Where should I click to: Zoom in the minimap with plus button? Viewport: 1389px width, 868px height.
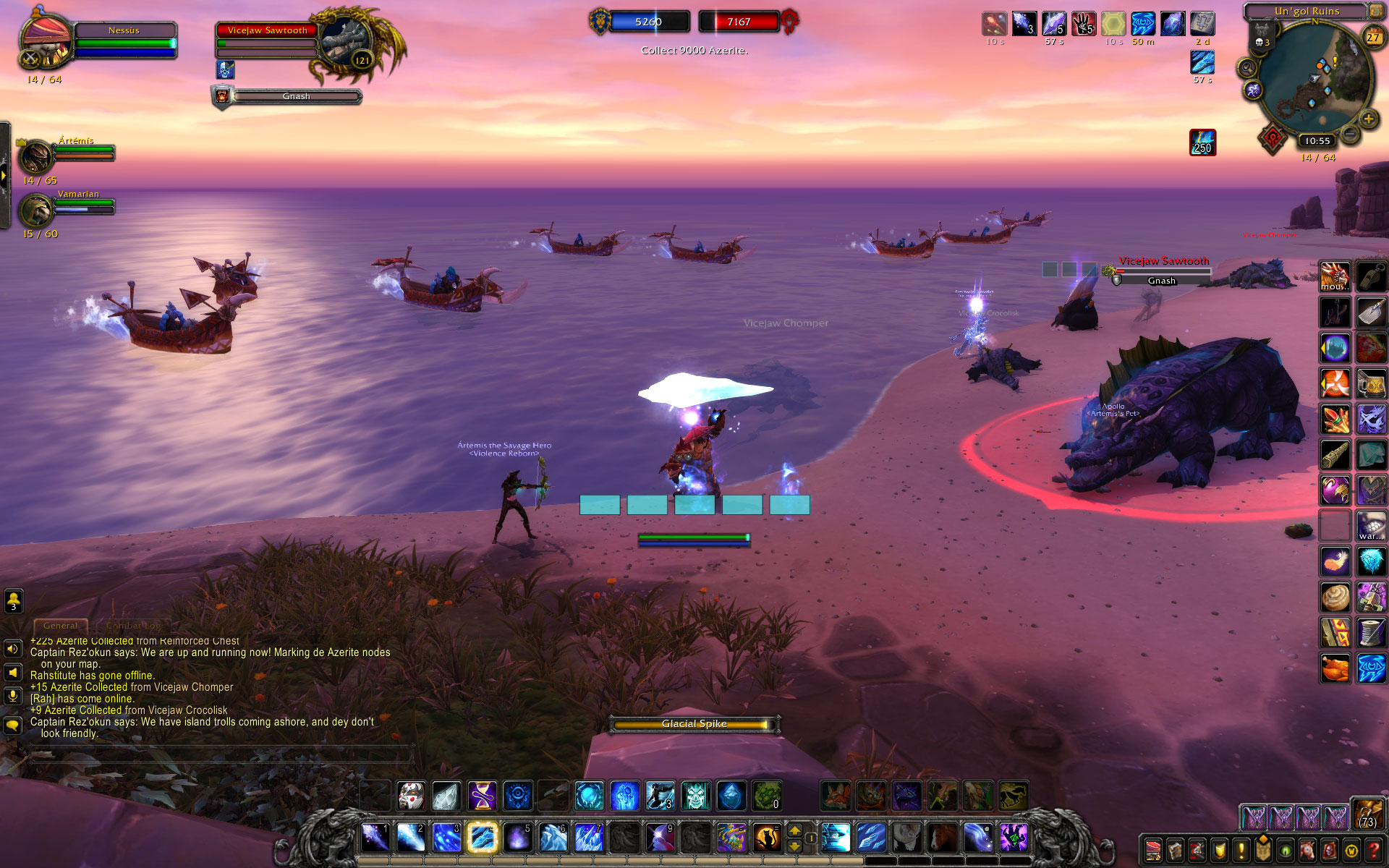1367,119
